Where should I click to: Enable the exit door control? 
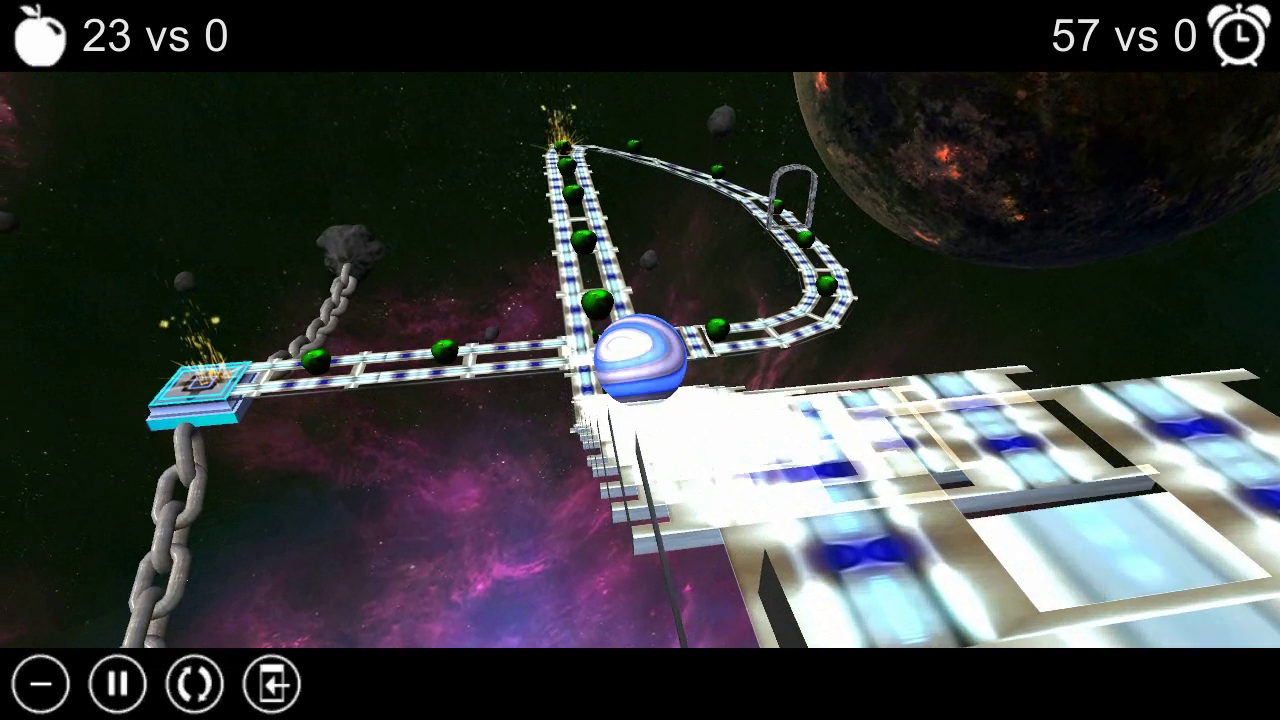coord(271,684)
